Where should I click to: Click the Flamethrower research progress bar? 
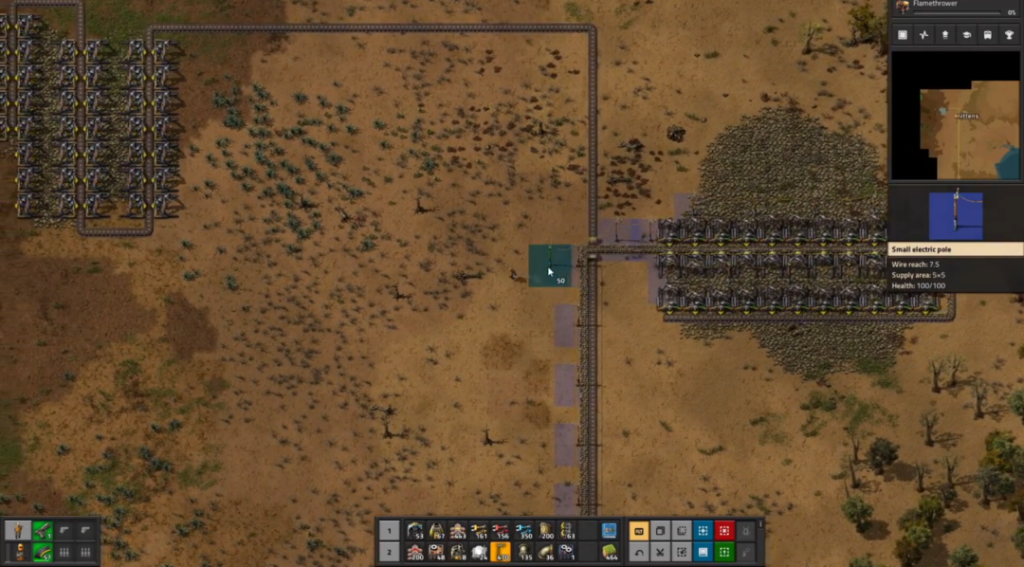pyautogui.click(x=956, y=13)
